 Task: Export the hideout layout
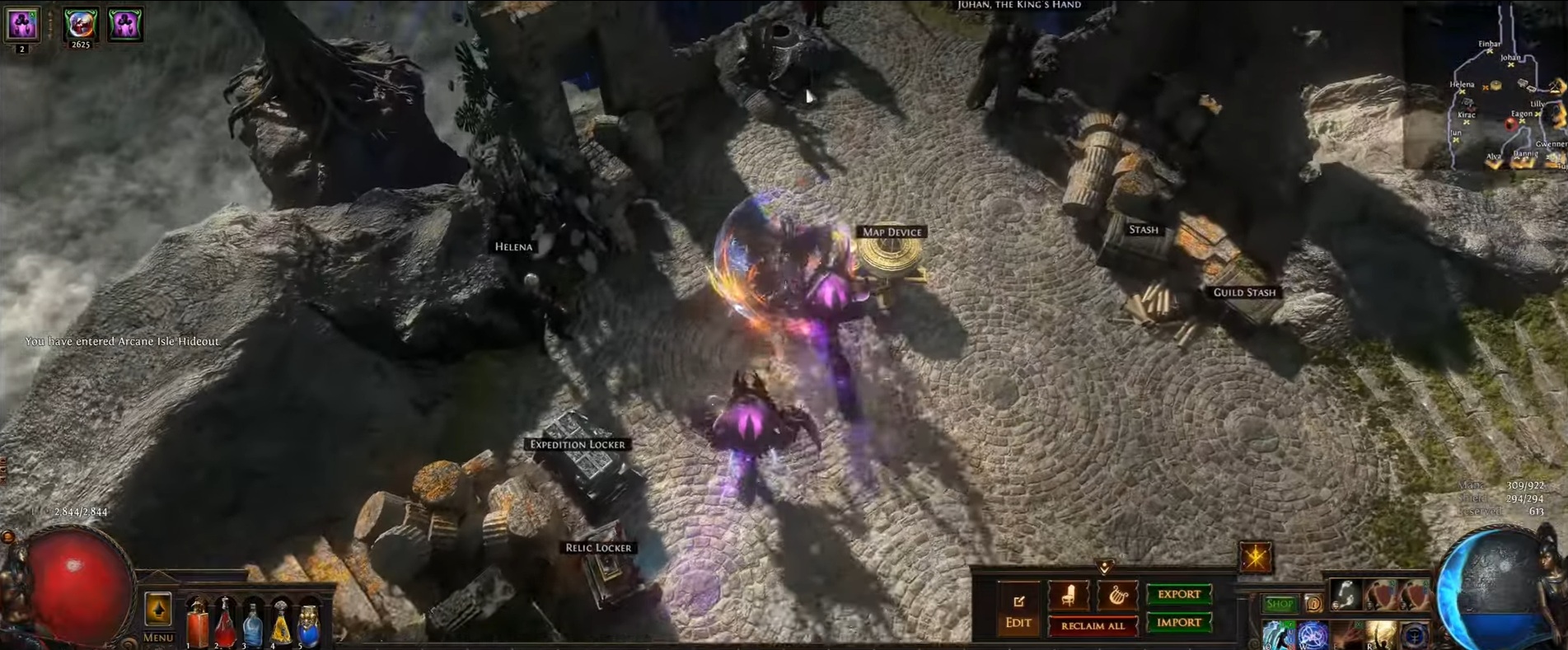click(1179, 593)
